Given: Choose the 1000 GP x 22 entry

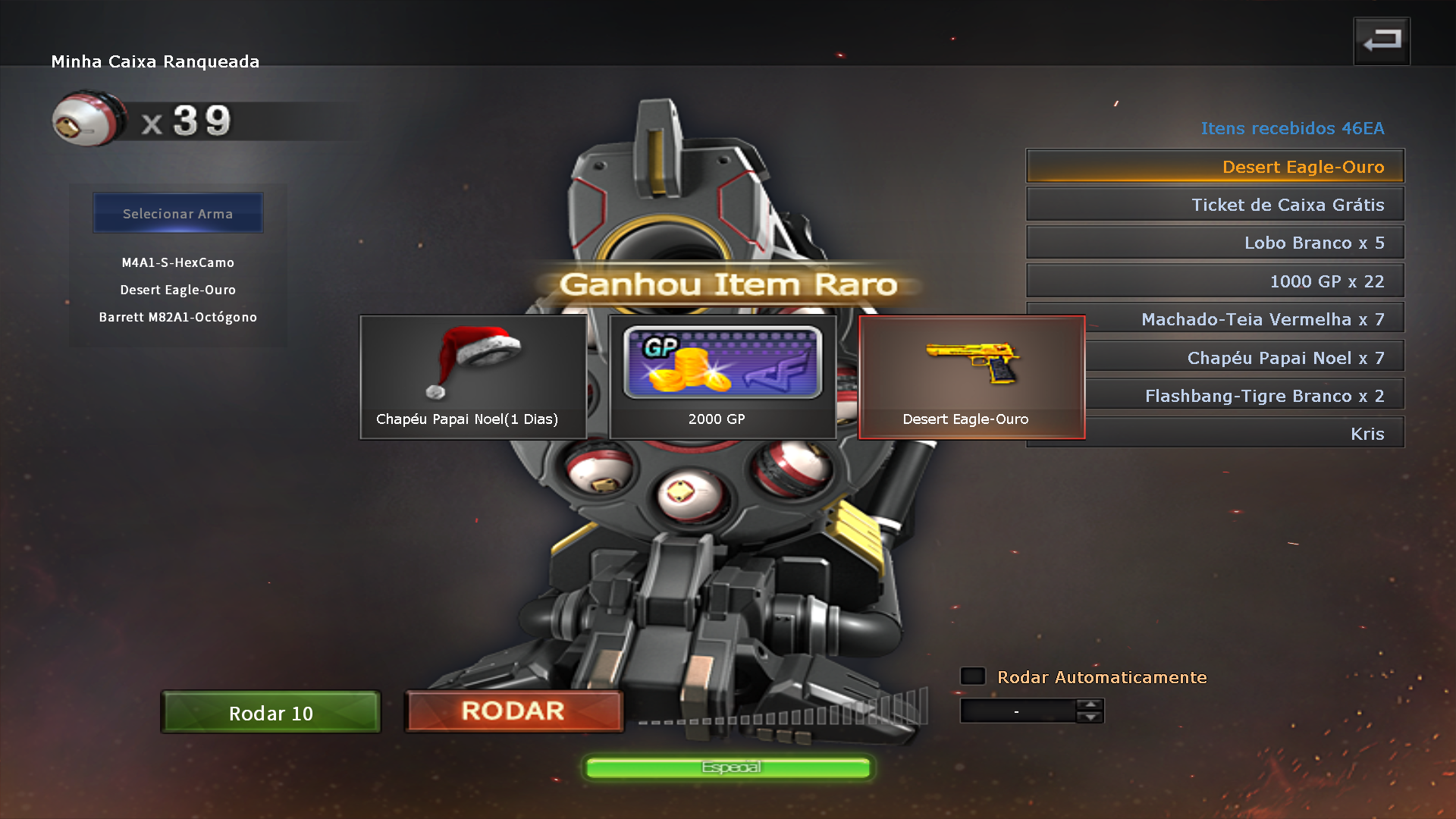Looking at the screenshot, I should pos(1215,281).
